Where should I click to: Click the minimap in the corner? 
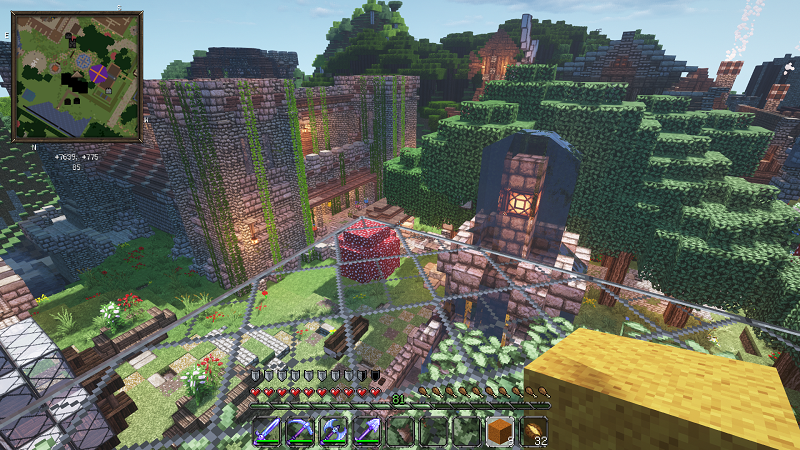pos(76,76)
